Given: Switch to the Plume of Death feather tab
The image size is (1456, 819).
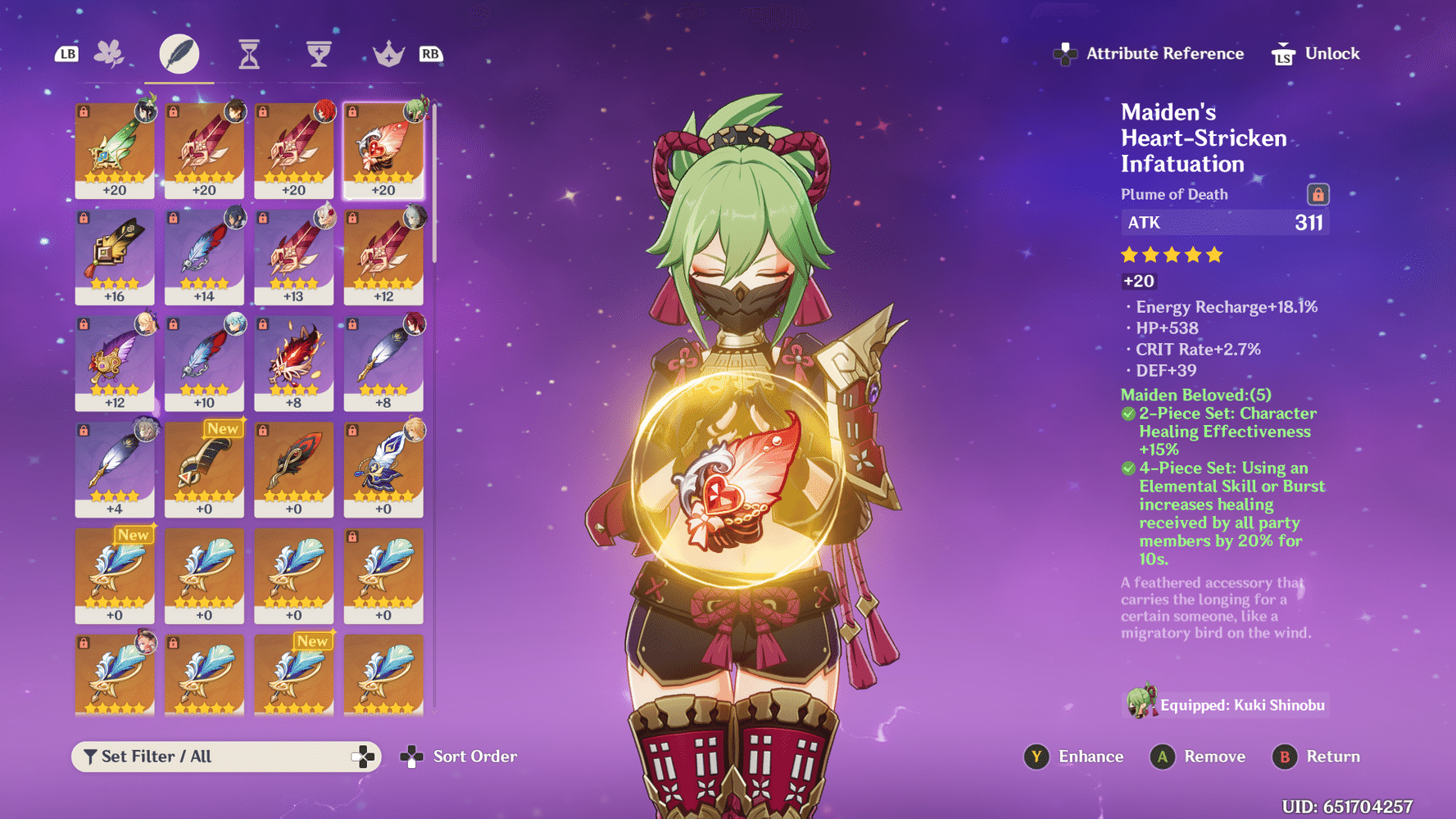Looking at the screenshot, I should (179, 52).
